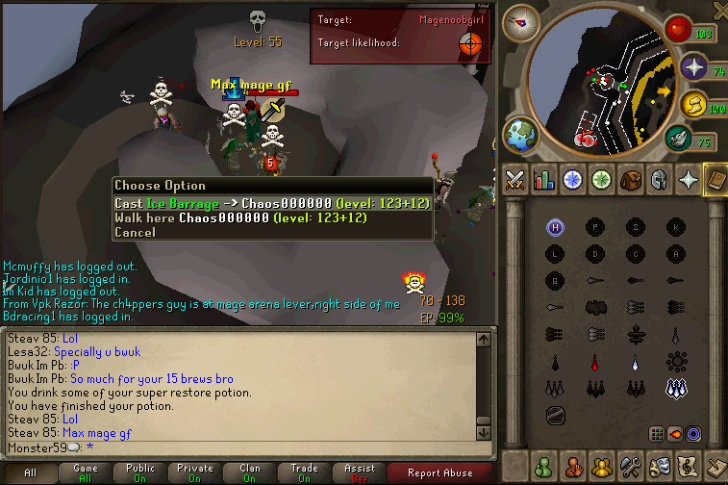The image size is (728, 485).
Task: Click the compass to face north
Action: tap(520, 20)
